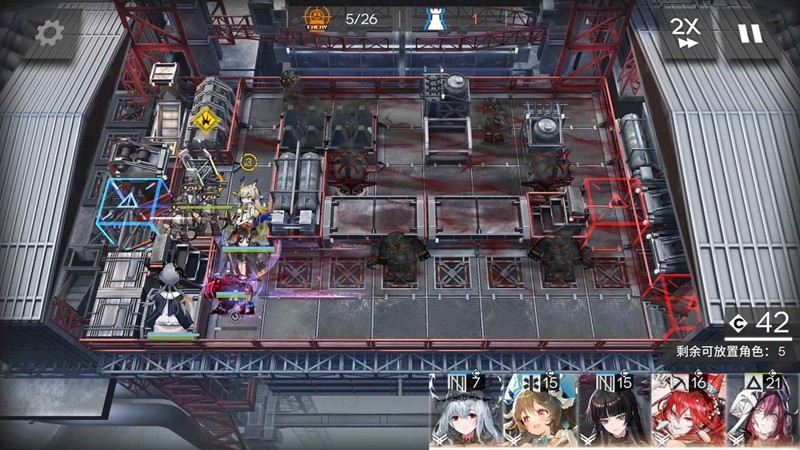Image resolution: width=800 pixels, height=450 pixels.
Task: Open the settings gear menu
Action: [x=49, y=33]
